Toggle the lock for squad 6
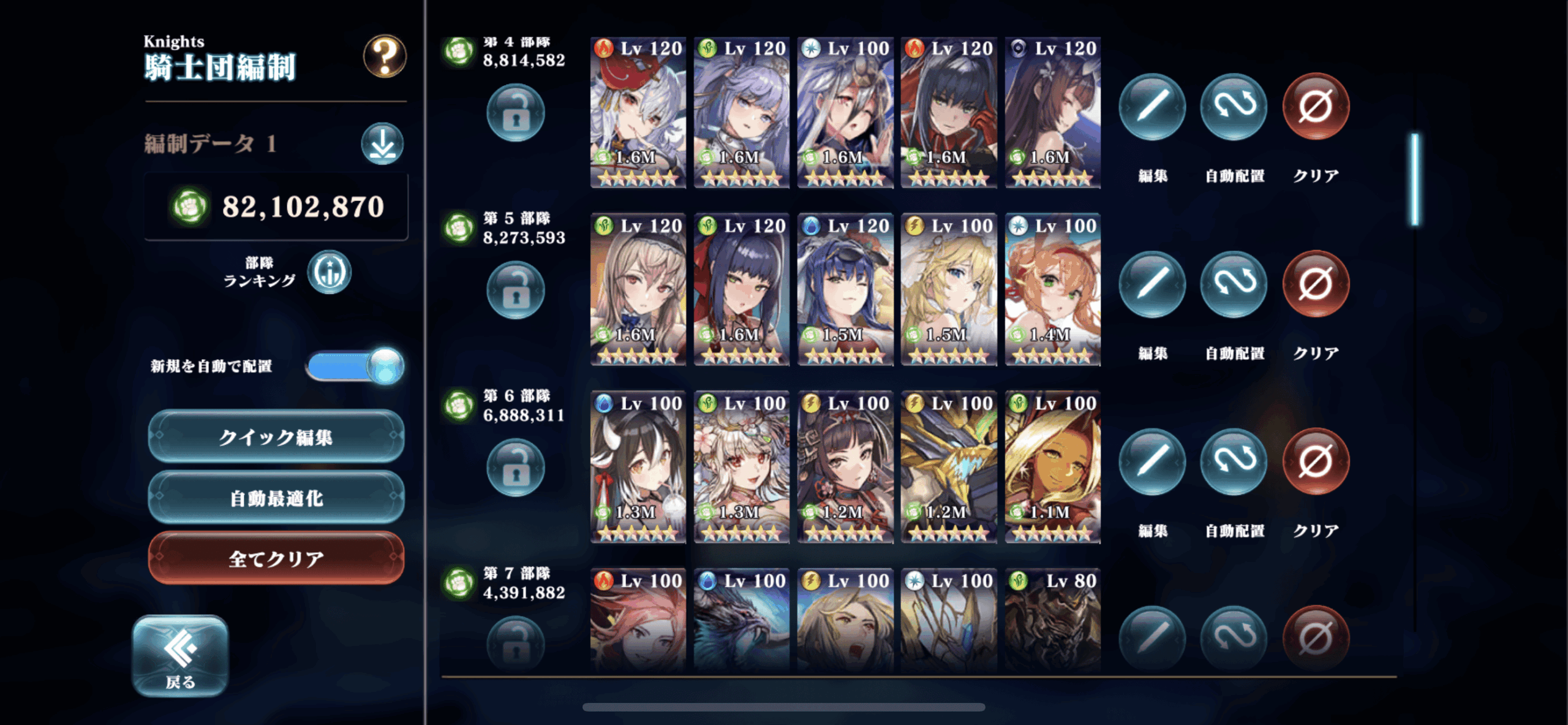The image size is (1568, 725). [x=515, y=468]
